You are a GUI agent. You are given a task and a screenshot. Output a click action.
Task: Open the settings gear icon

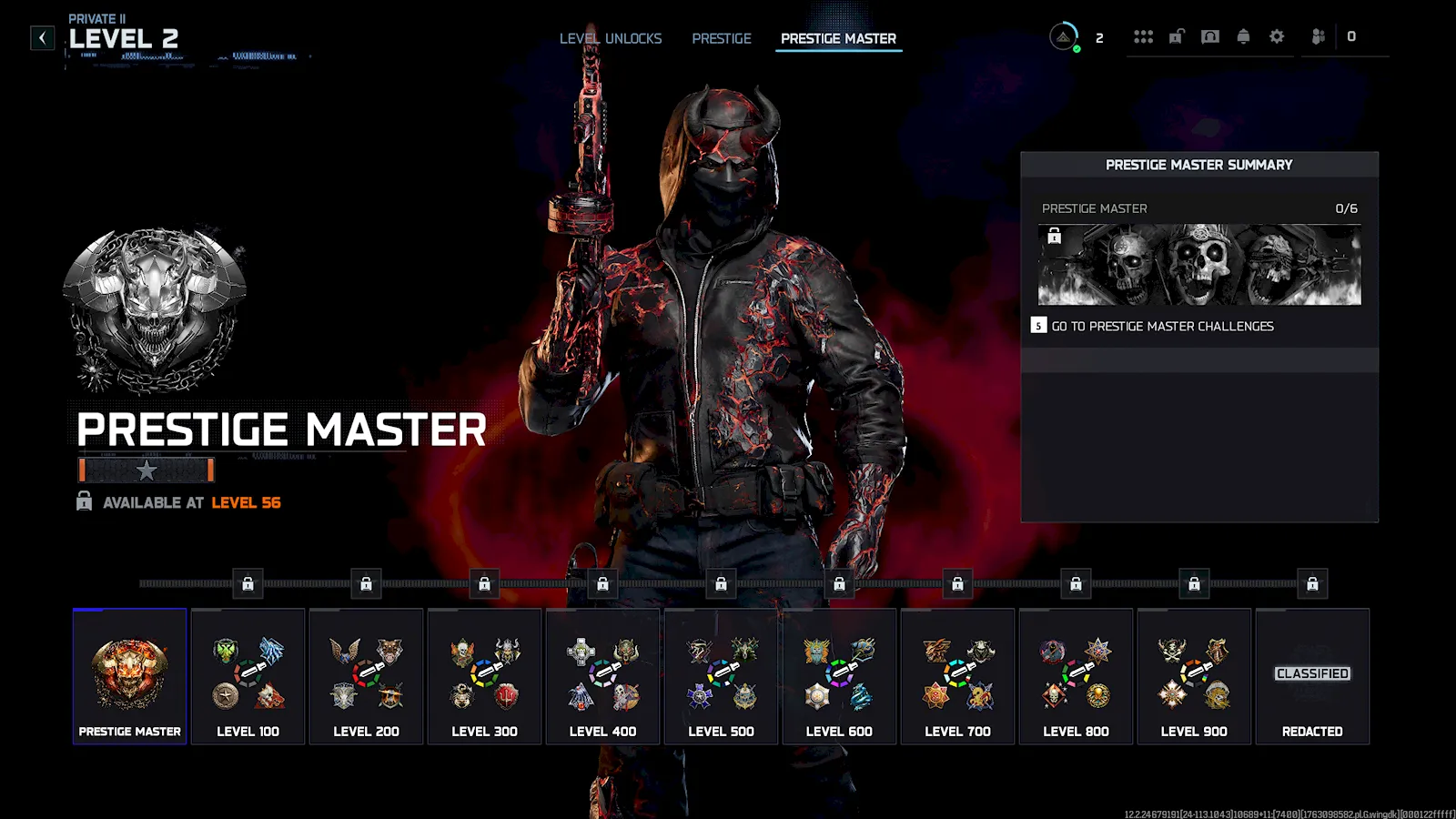point(1277,36)
